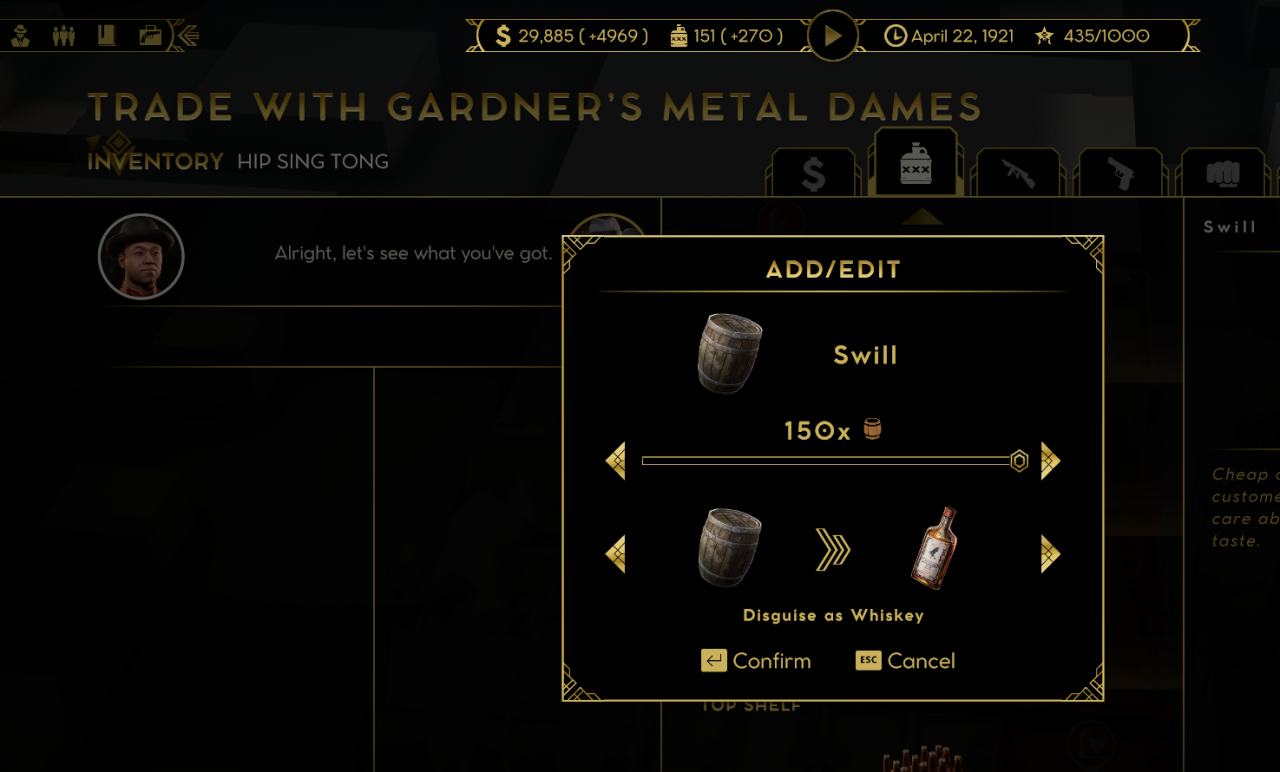
Task: Increase Swill quantity with right arrow
Action: click(1050, 461)
